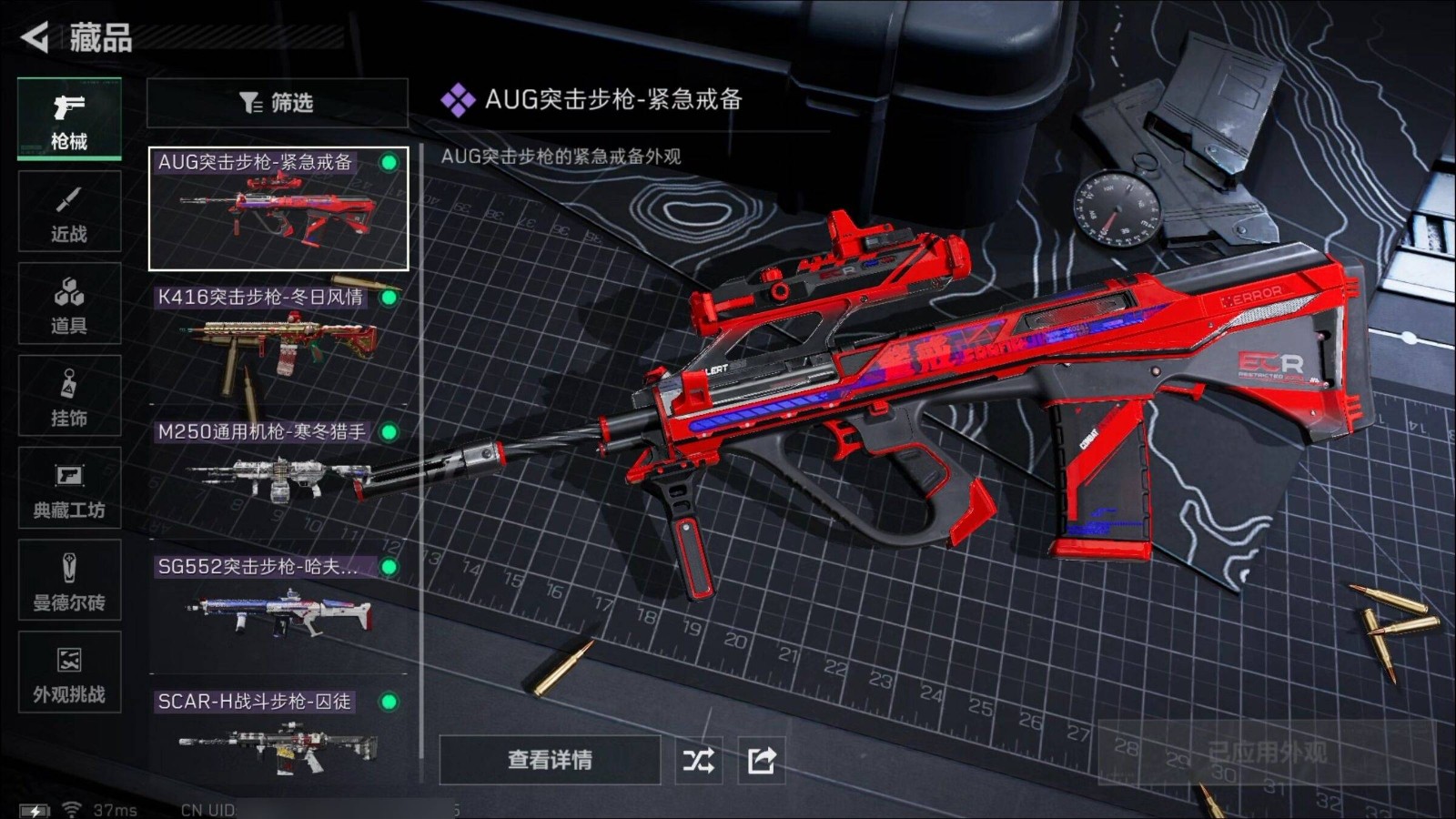The height and width of the screenshot is (819, 1456).
Task: Open the 筛选 filter options
Action: coord(277,103)
